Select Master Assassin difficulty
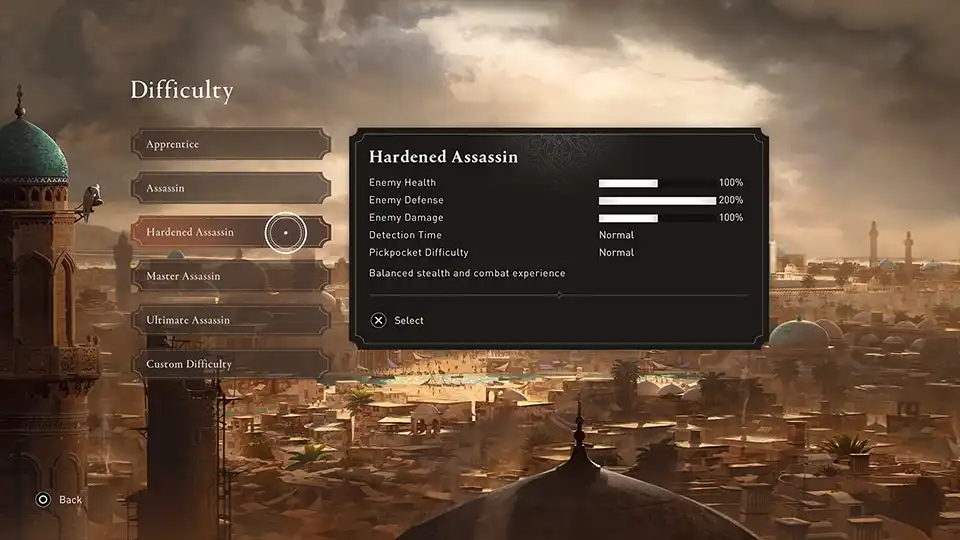This screenshot has height=540, width=960. coord(230,276)
